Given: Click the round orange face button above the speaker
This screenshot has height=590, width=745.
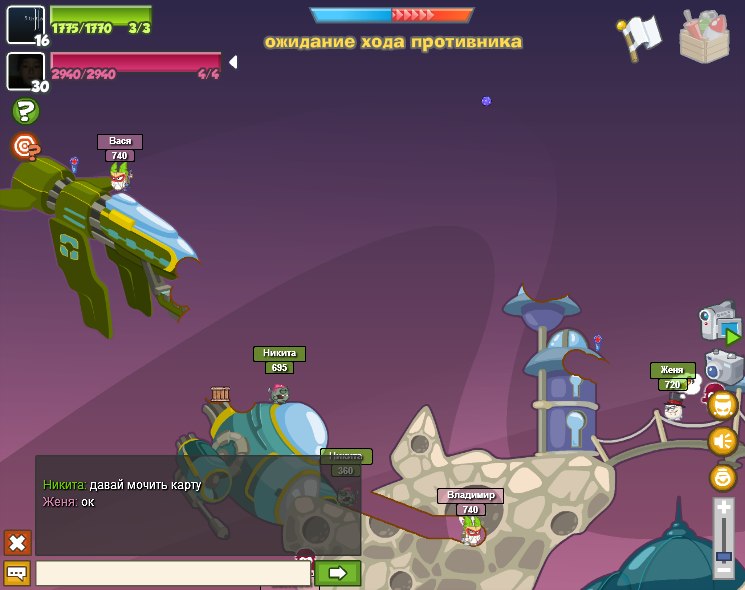Looking at the screenshot, I should point(722,405).
